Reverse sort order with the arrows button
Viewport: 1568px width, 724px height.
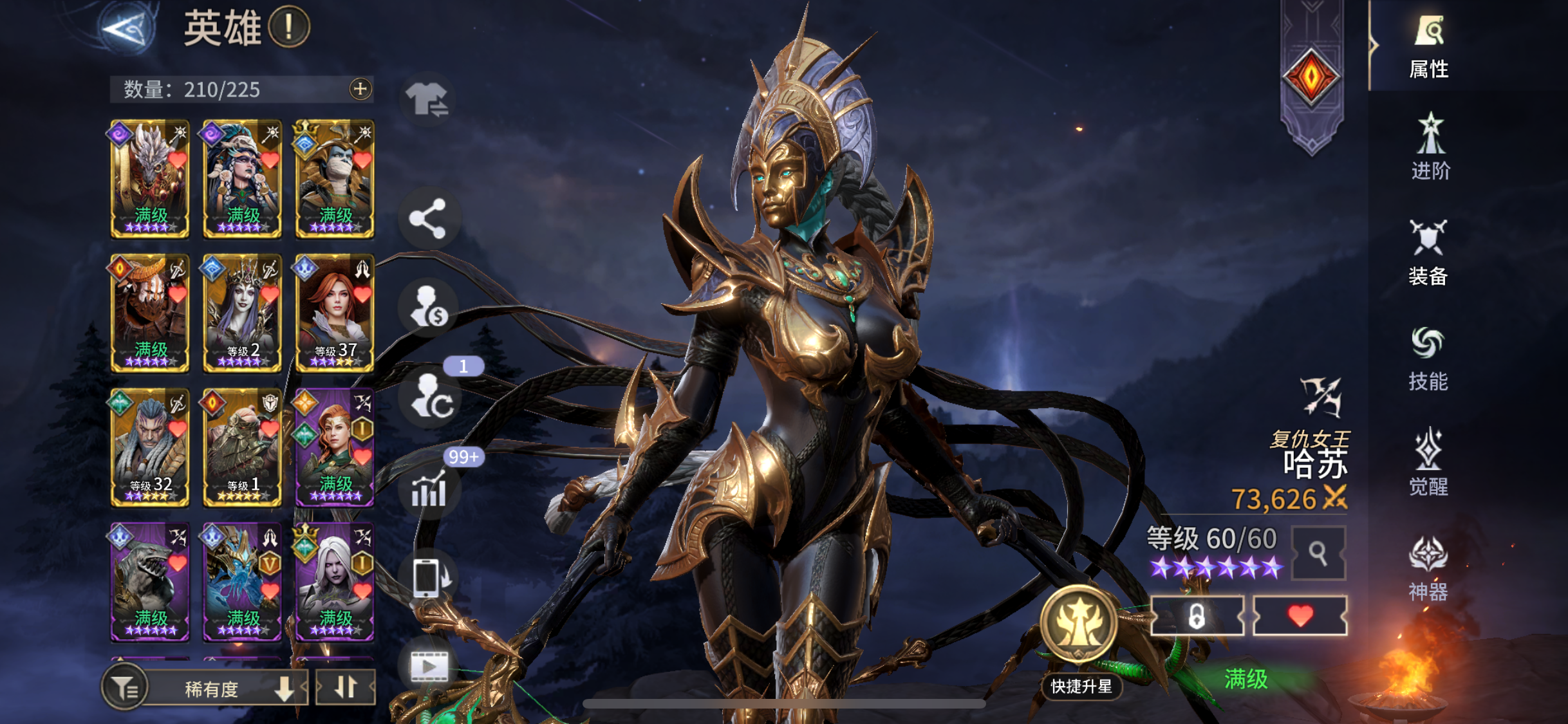[346, 687]
